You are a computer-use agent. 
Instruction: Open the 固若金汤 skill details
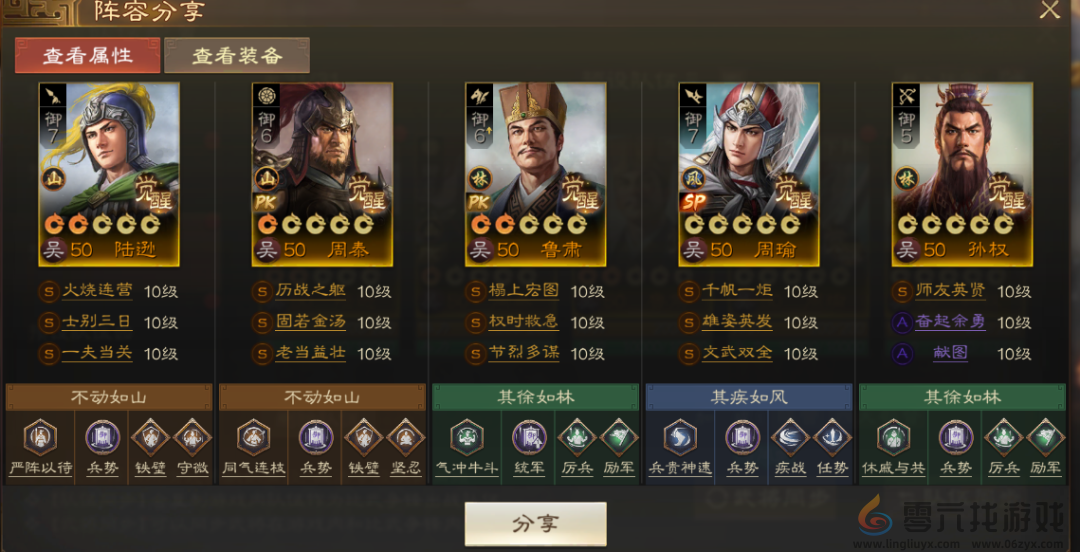click(311, 323)
